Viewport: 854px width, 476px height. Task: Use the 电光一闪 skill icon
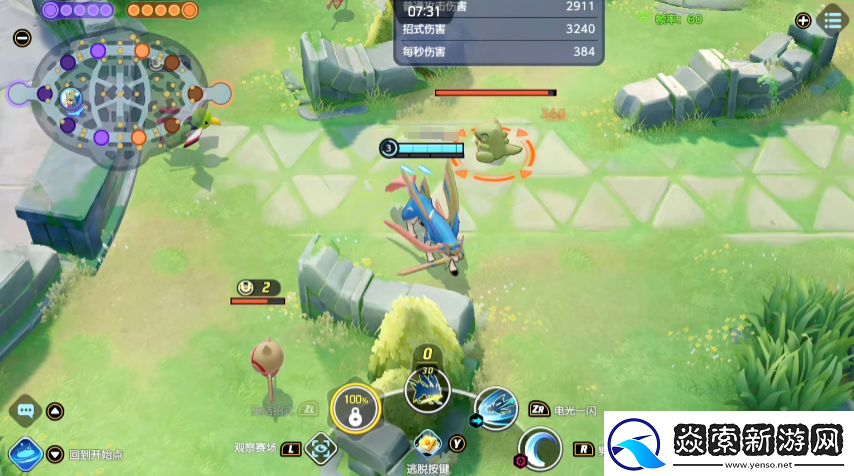(495, 410)
